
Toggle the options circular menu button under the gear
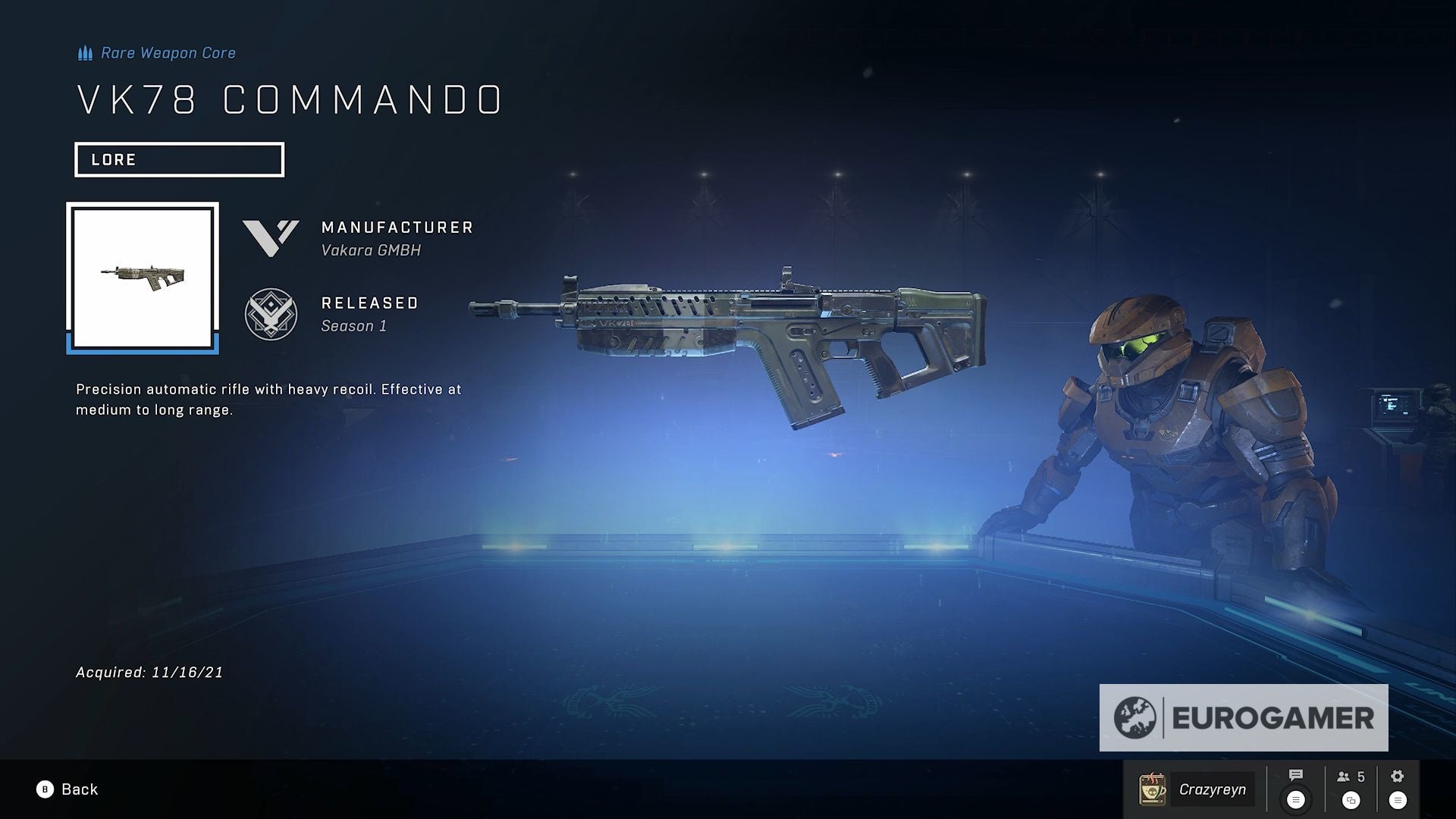click(1397, 800)
